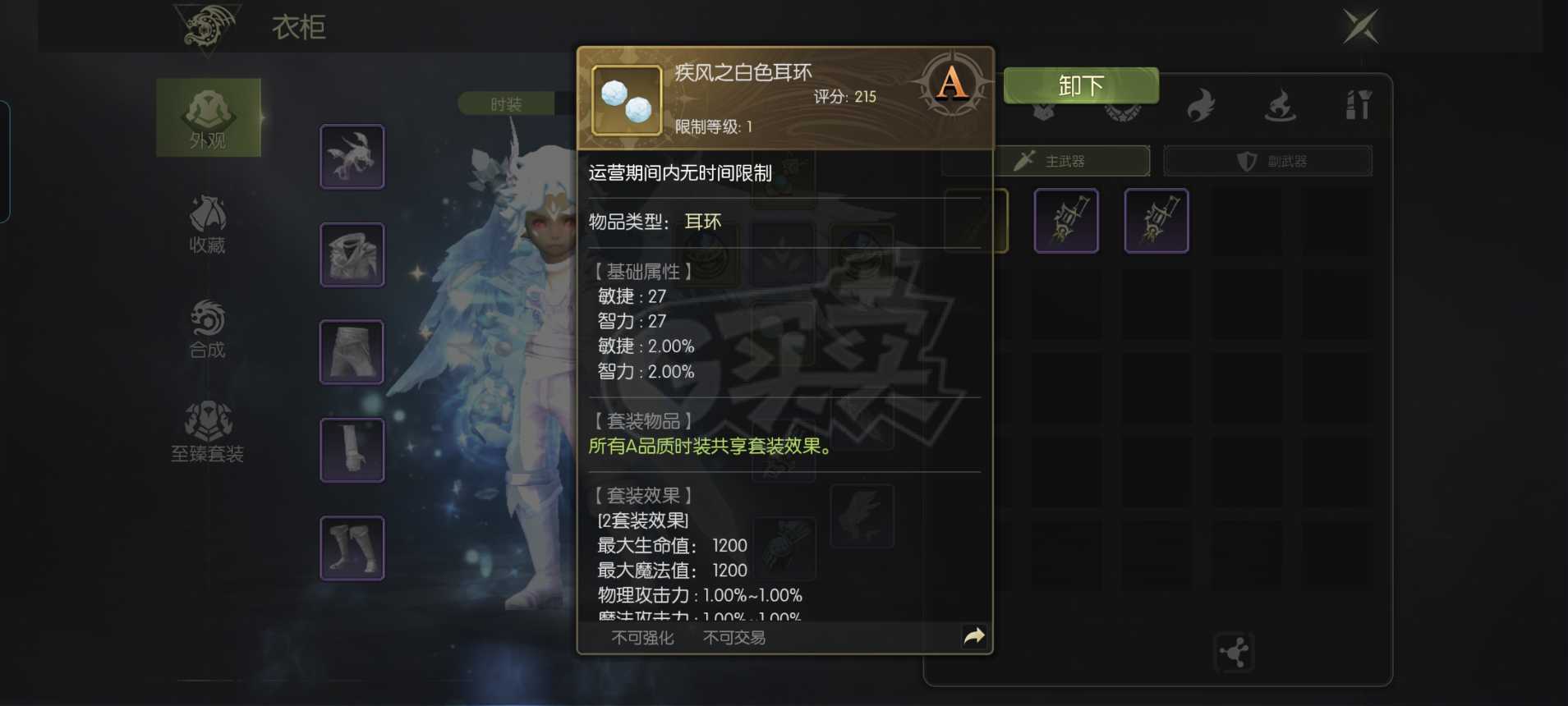Open the 收藏 collection panel
The image size is (1568, 706).
[x=209, y=222]
